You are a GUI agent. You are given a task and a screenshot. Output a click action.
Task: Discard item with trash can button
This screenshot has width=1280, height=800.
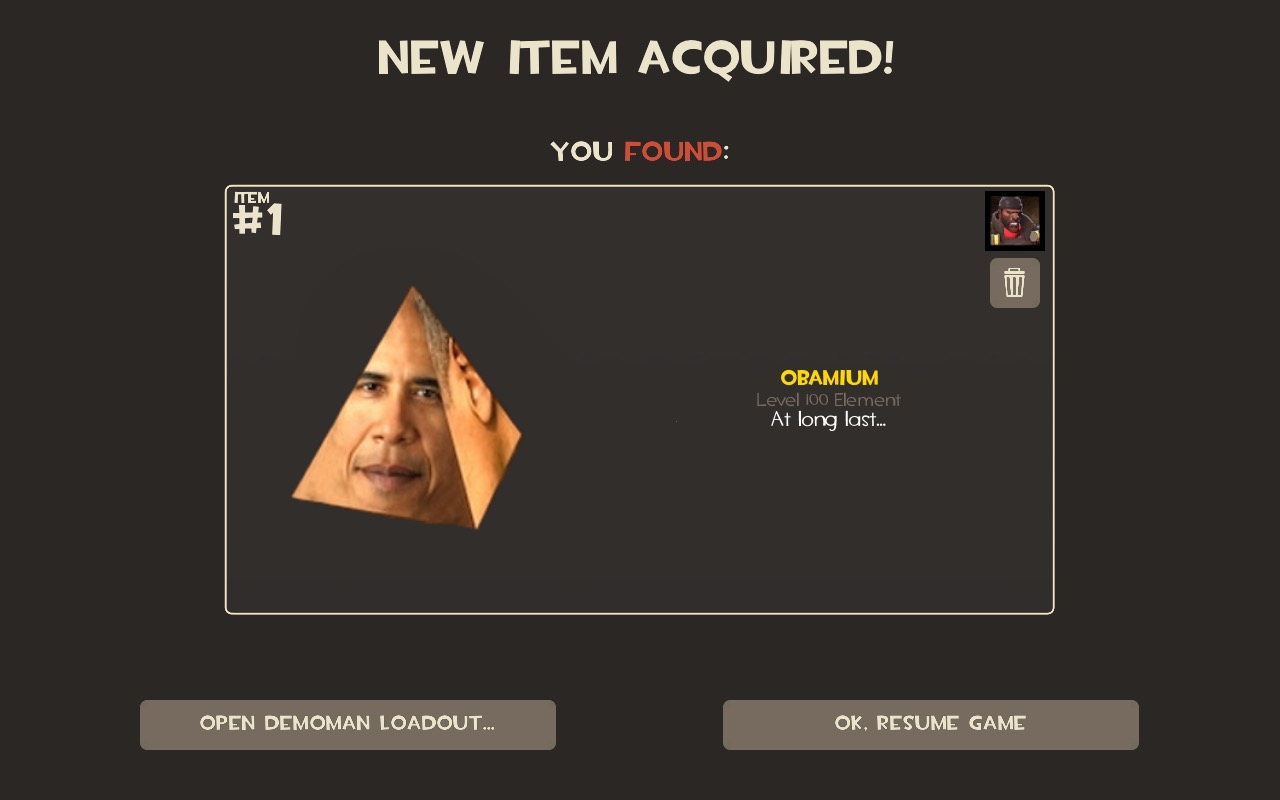pos(1014,283)
